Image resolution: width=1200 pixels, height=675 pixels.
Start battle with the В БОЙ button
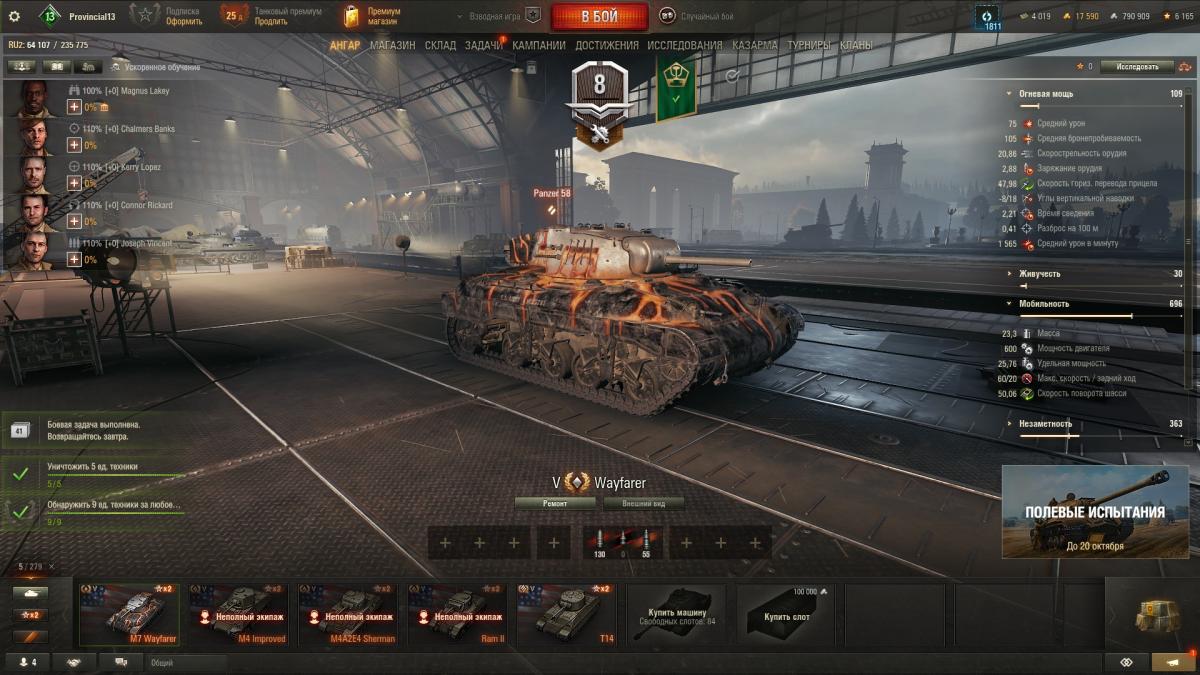(x=599, y=16)
